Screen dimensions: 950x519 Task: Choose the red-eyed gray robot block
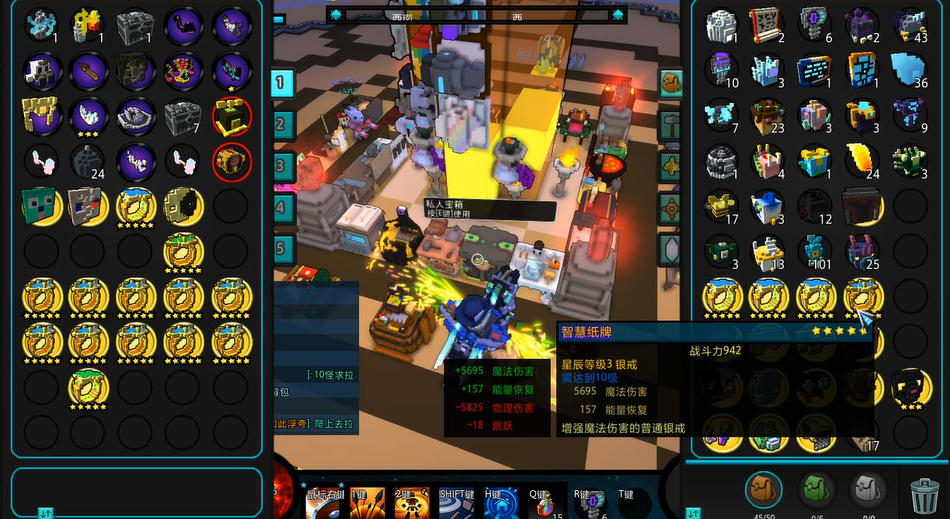click(88, 205)
